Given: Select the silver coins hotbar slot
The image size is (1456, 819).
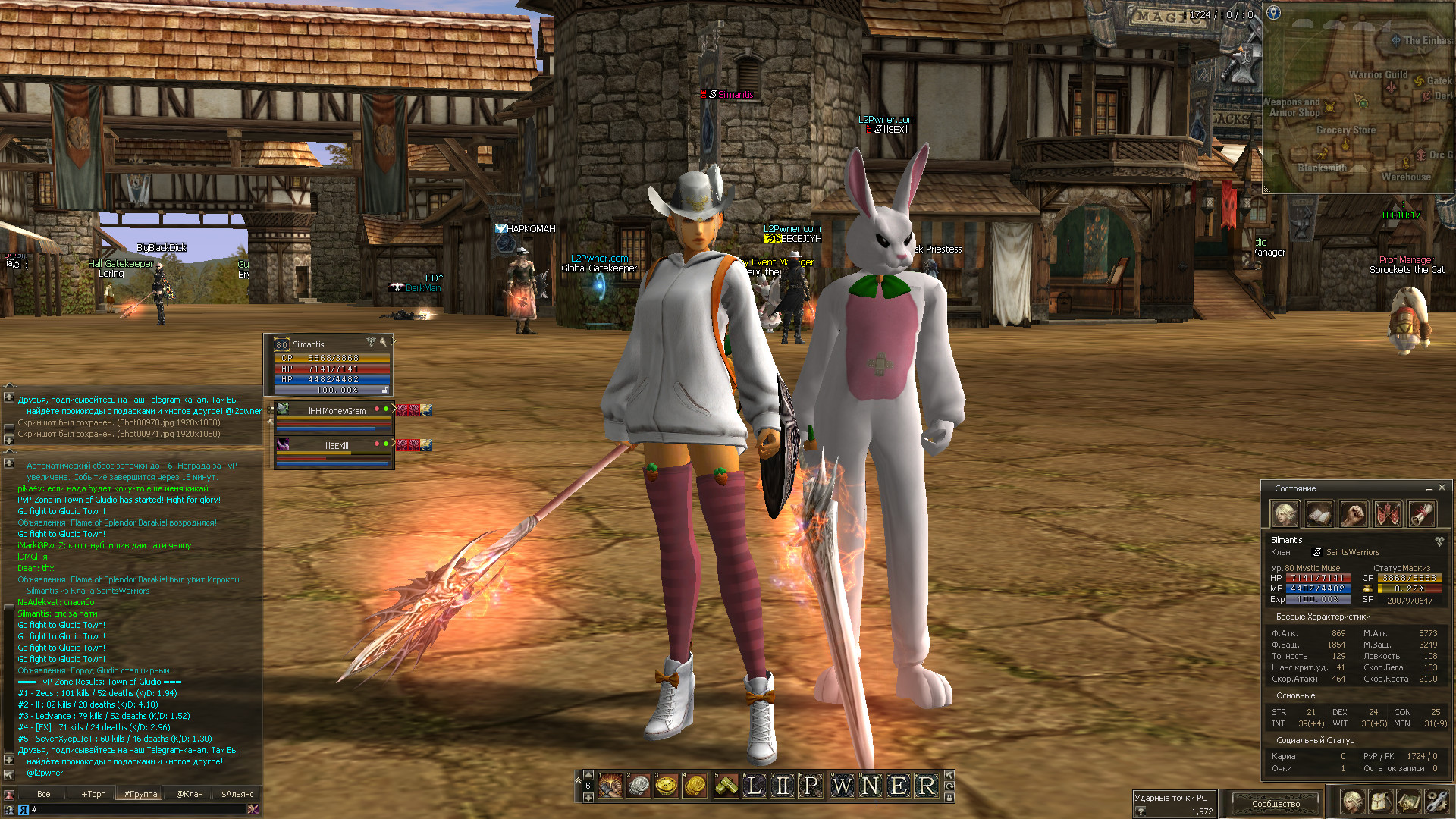Looking at the screenshot, I should point(638,786).
